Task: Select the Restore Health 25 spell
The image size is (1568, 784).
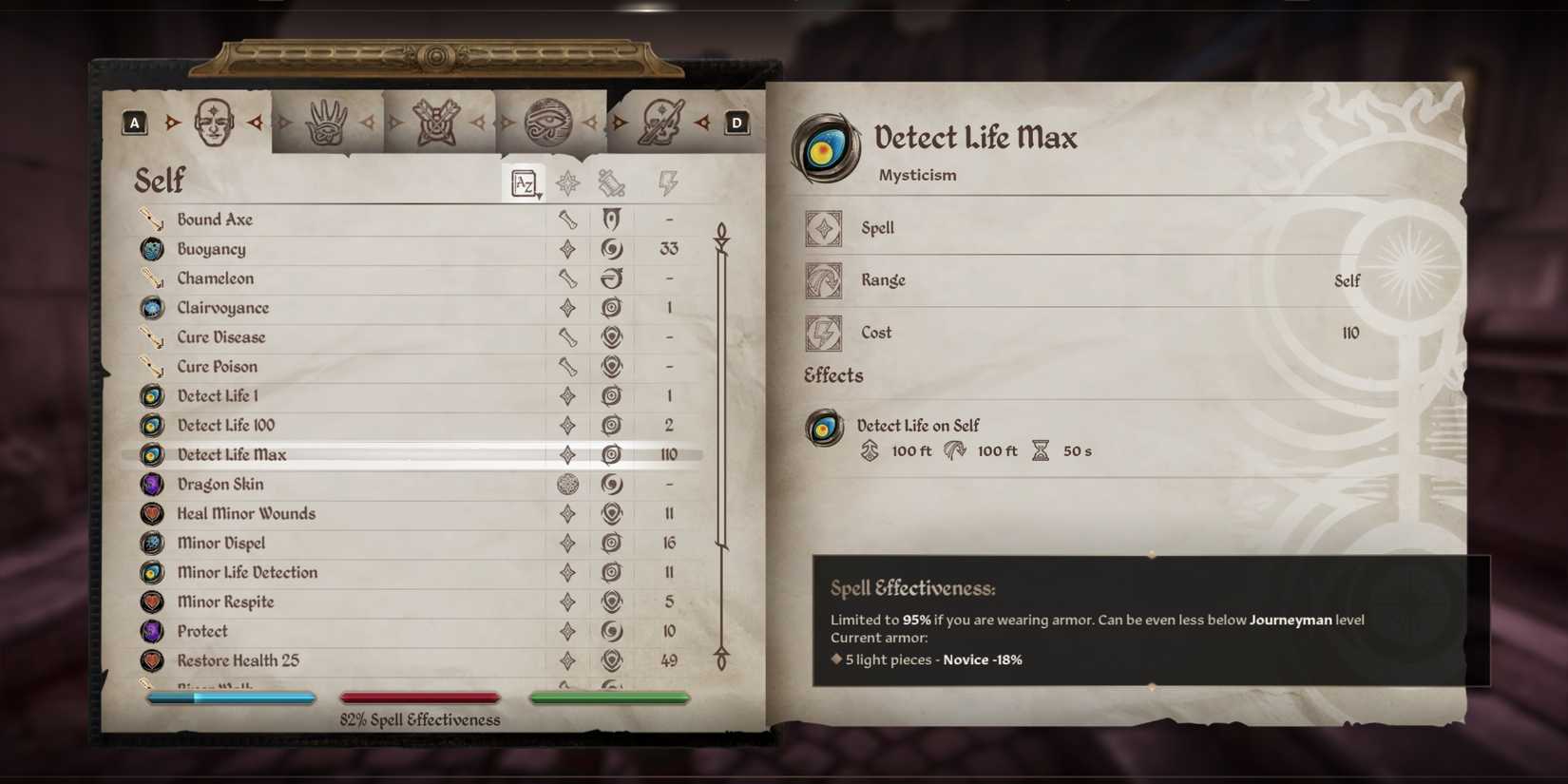Action: click(238, 660)
